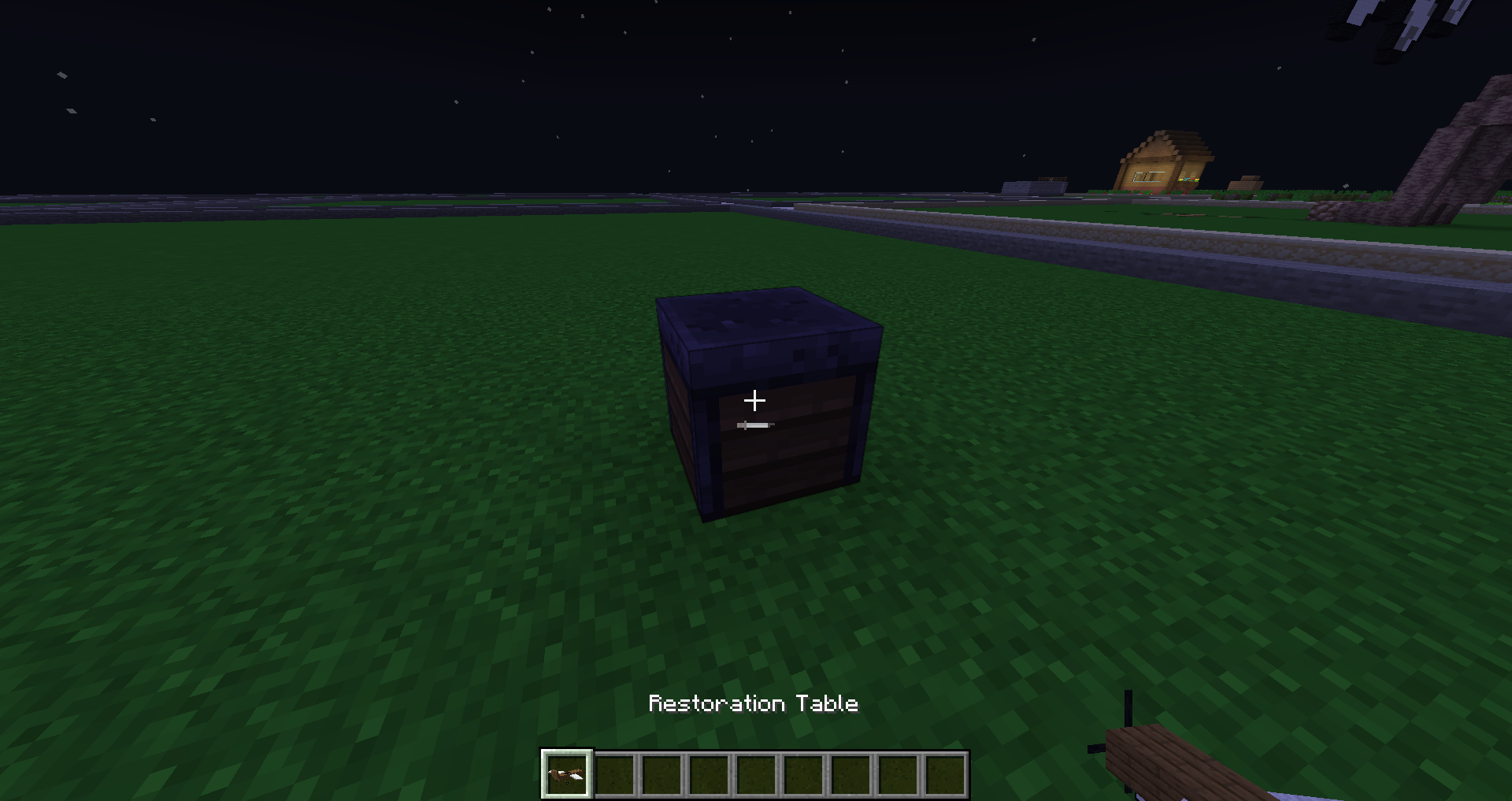This screenshot has height=801, width=1512.
Task: Click the crosshair at screen center
Action: tap(756, 401)
